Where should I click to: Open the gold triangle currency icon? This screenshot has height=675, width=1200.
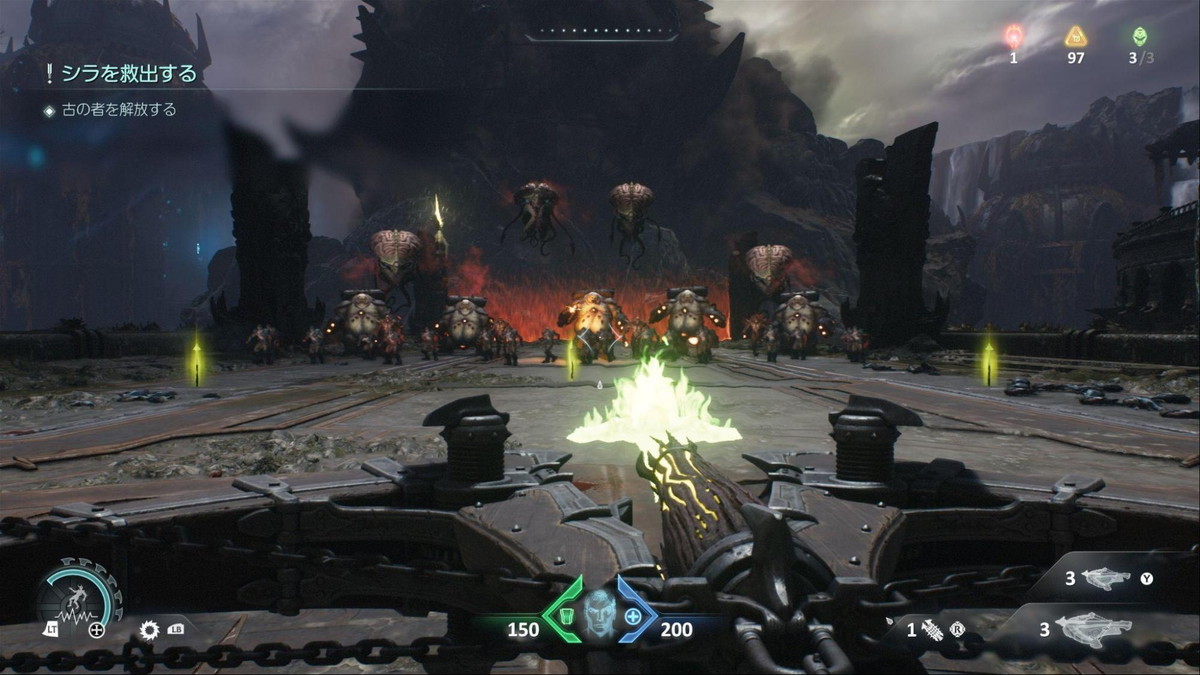tap(1075, 38)
